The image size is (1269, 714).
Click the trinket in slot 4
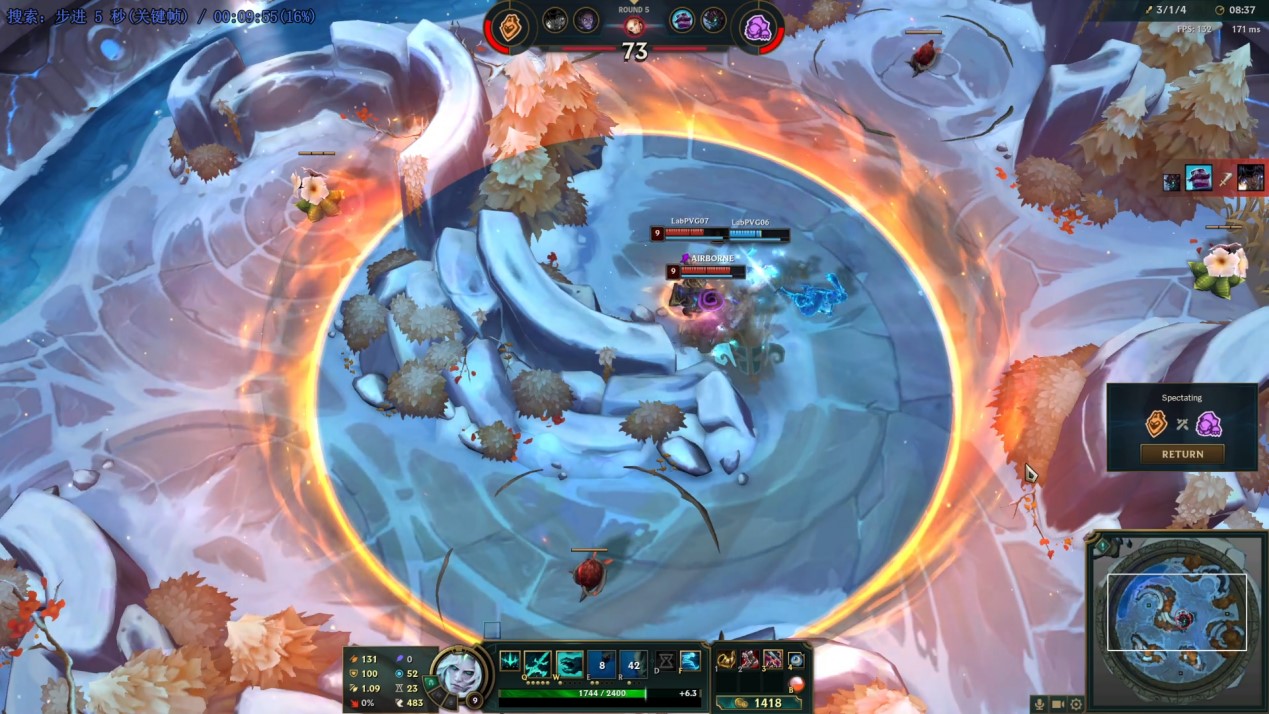(796, 660)
